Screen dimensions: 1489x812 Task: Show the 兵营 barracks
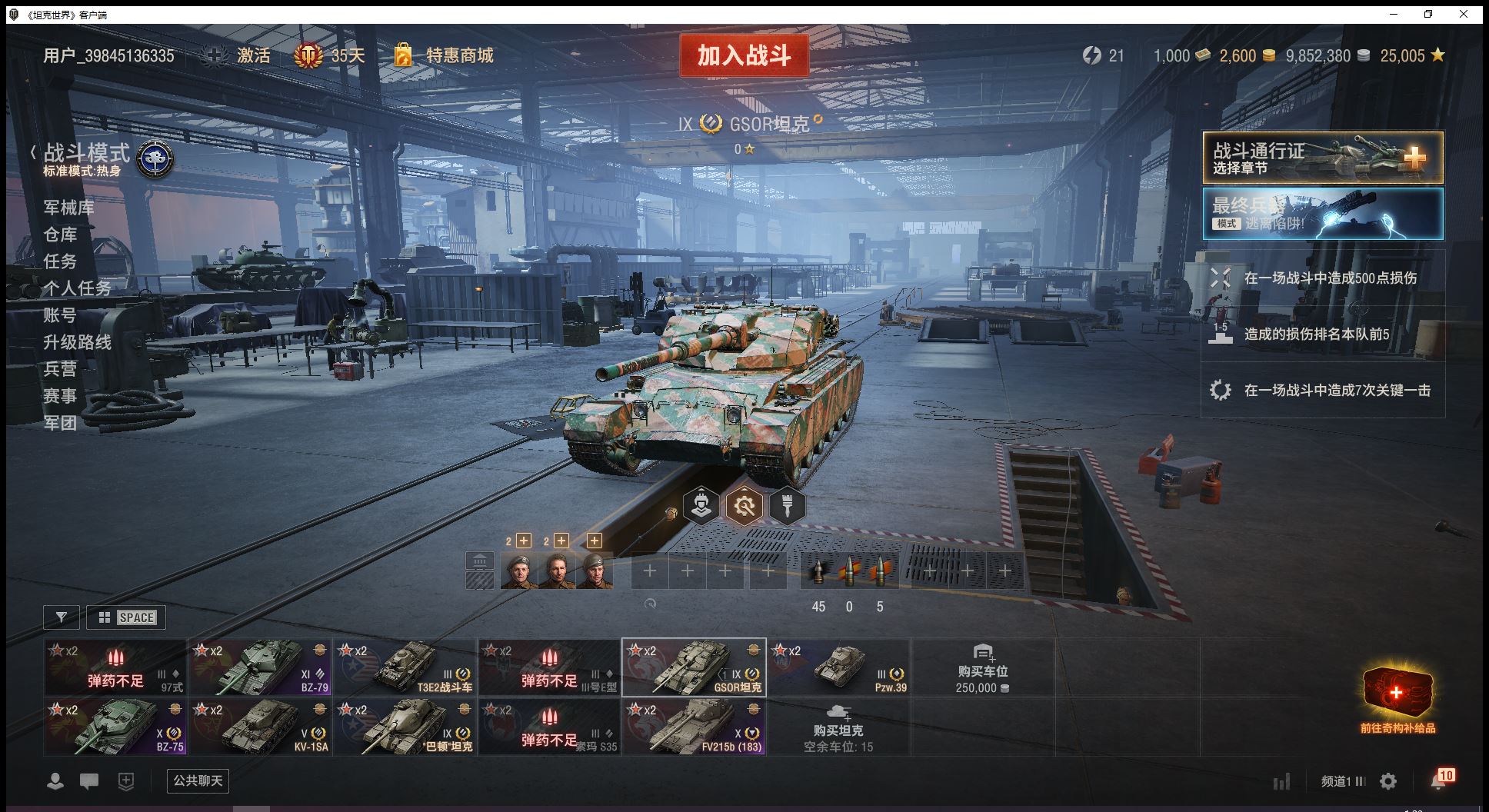pos(60,369)
